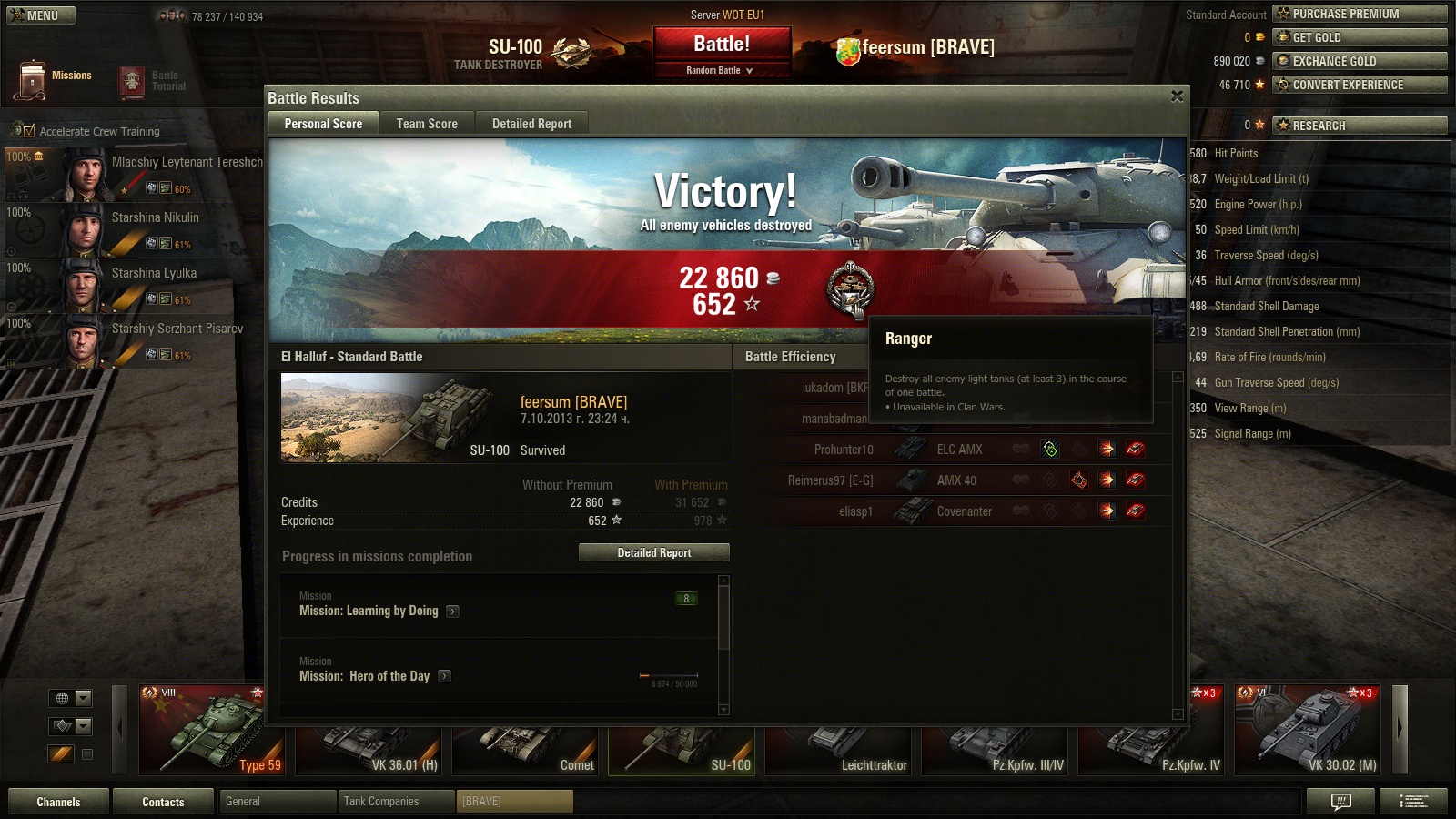Click the Get Gold button
Image resolution: width=1456 pixels, height=819 pixels.
1359,37
